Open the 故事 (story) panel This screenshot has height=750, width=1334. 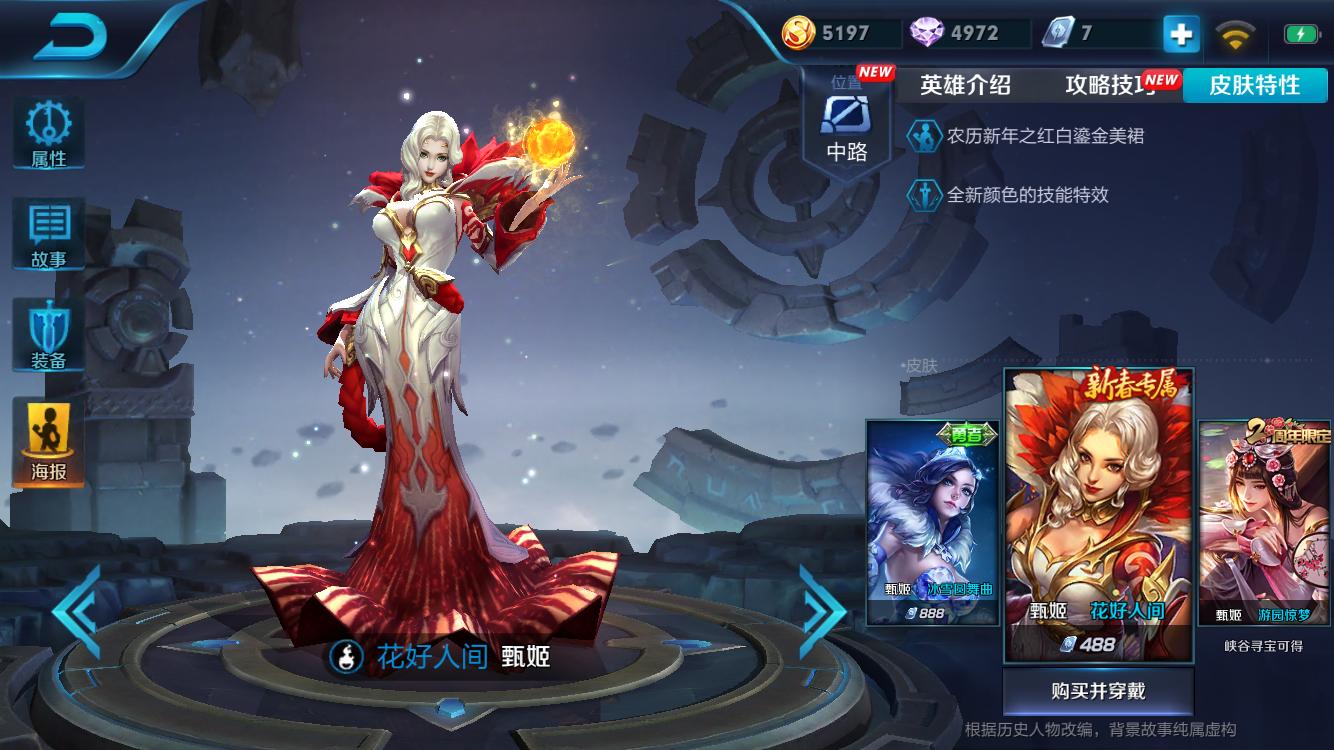click(x=48, y=232)
